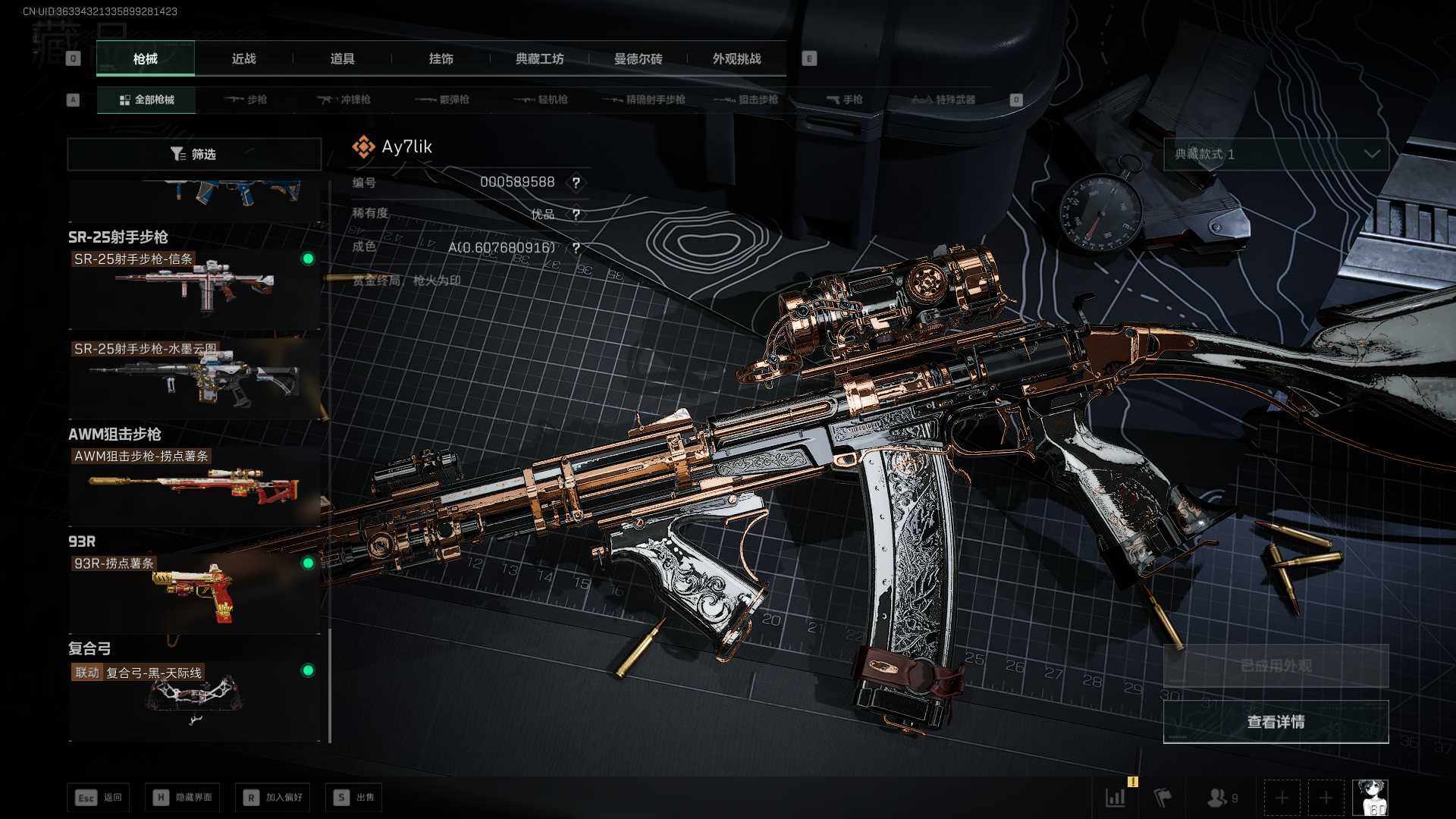The height and width of the screenshot is (819, 1456).
Task: Switch to the 近战 melee tab
Action: 243,59
